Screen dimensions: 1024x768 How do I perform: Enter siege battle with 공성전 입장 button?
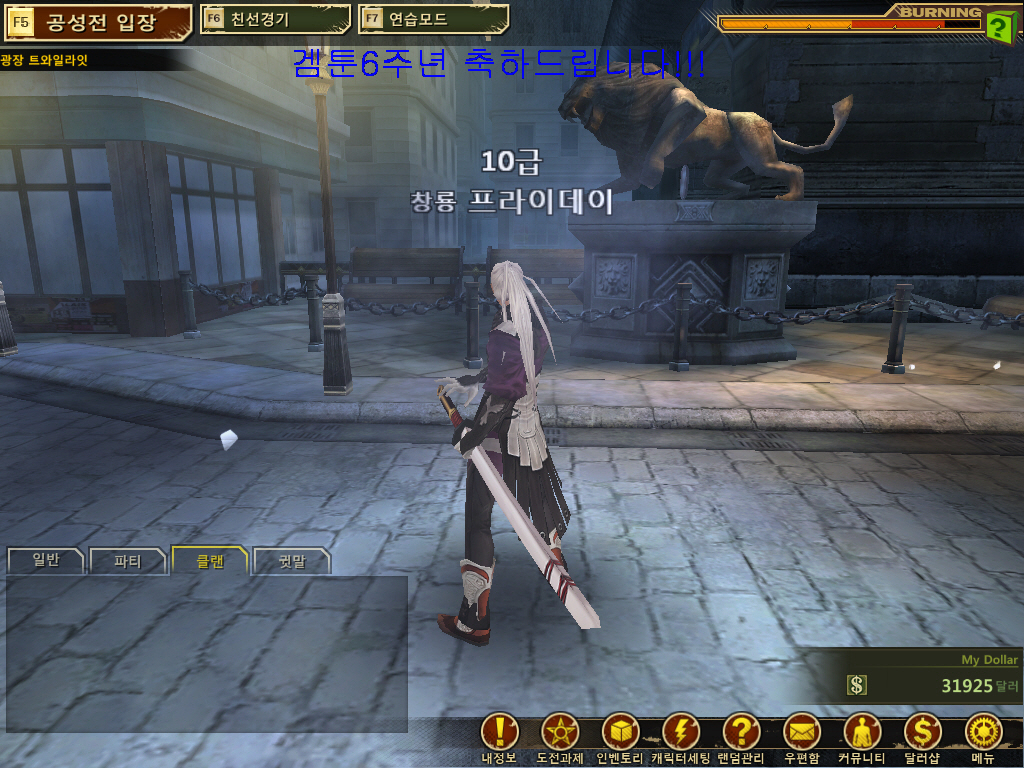coord(97,21)
